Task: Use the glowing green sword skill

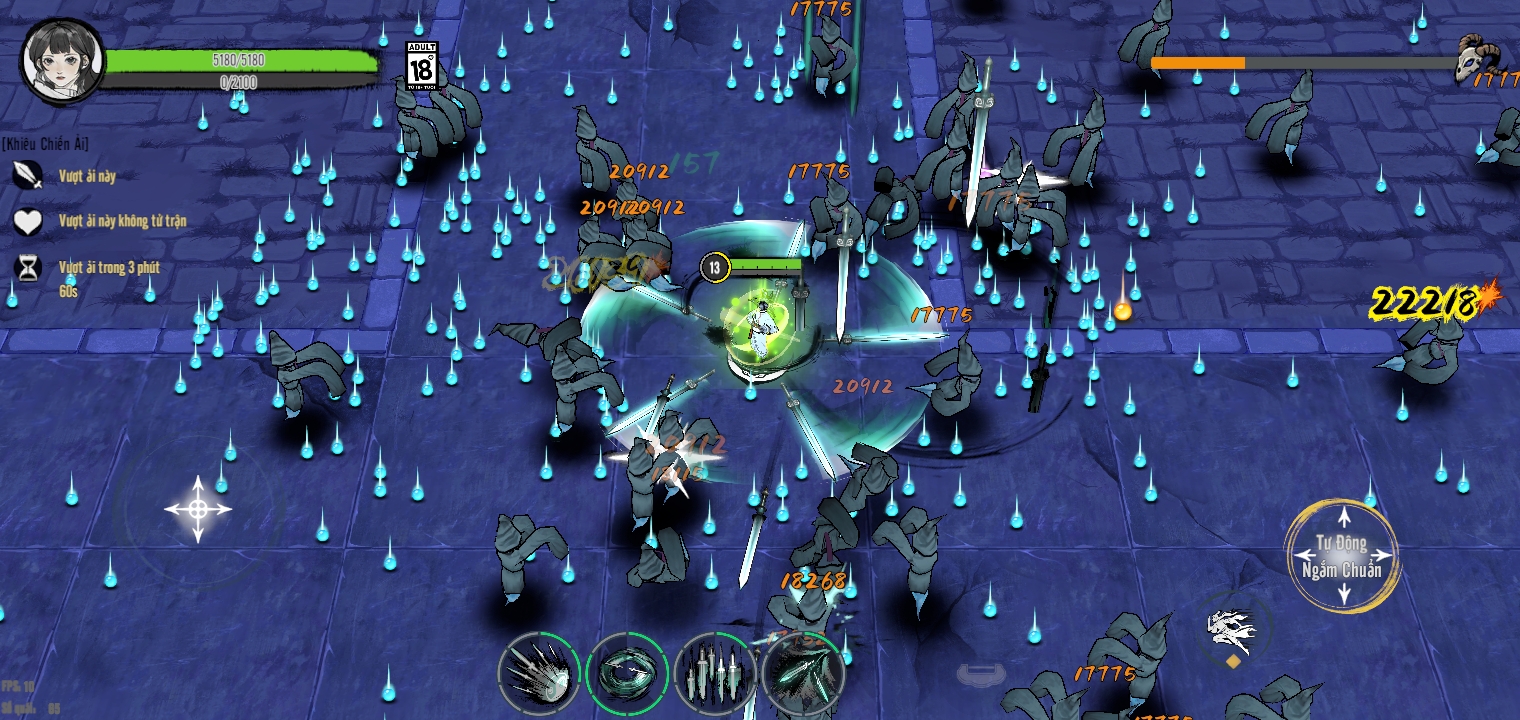Action: (x=805, y=670)
